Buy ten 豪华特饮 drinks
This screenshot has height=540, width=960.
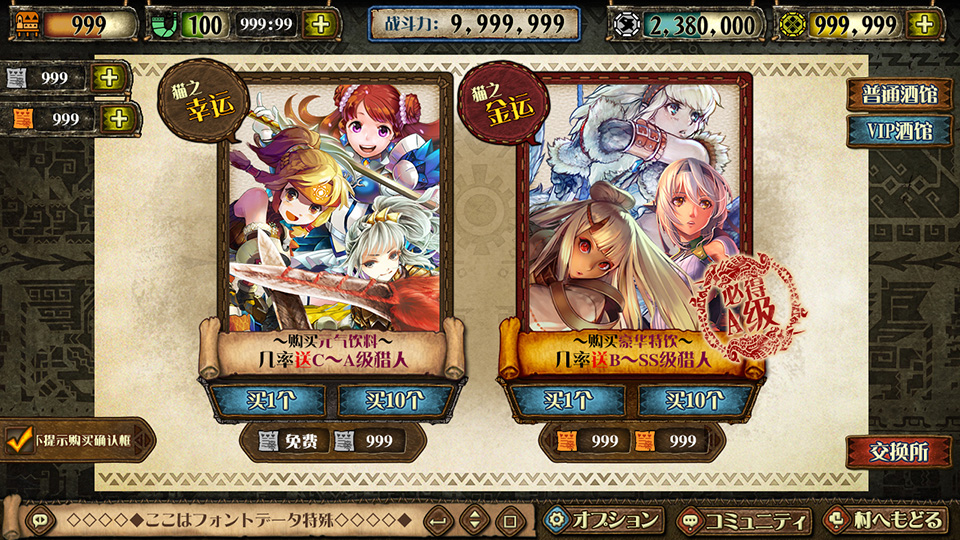click(695, 400)
